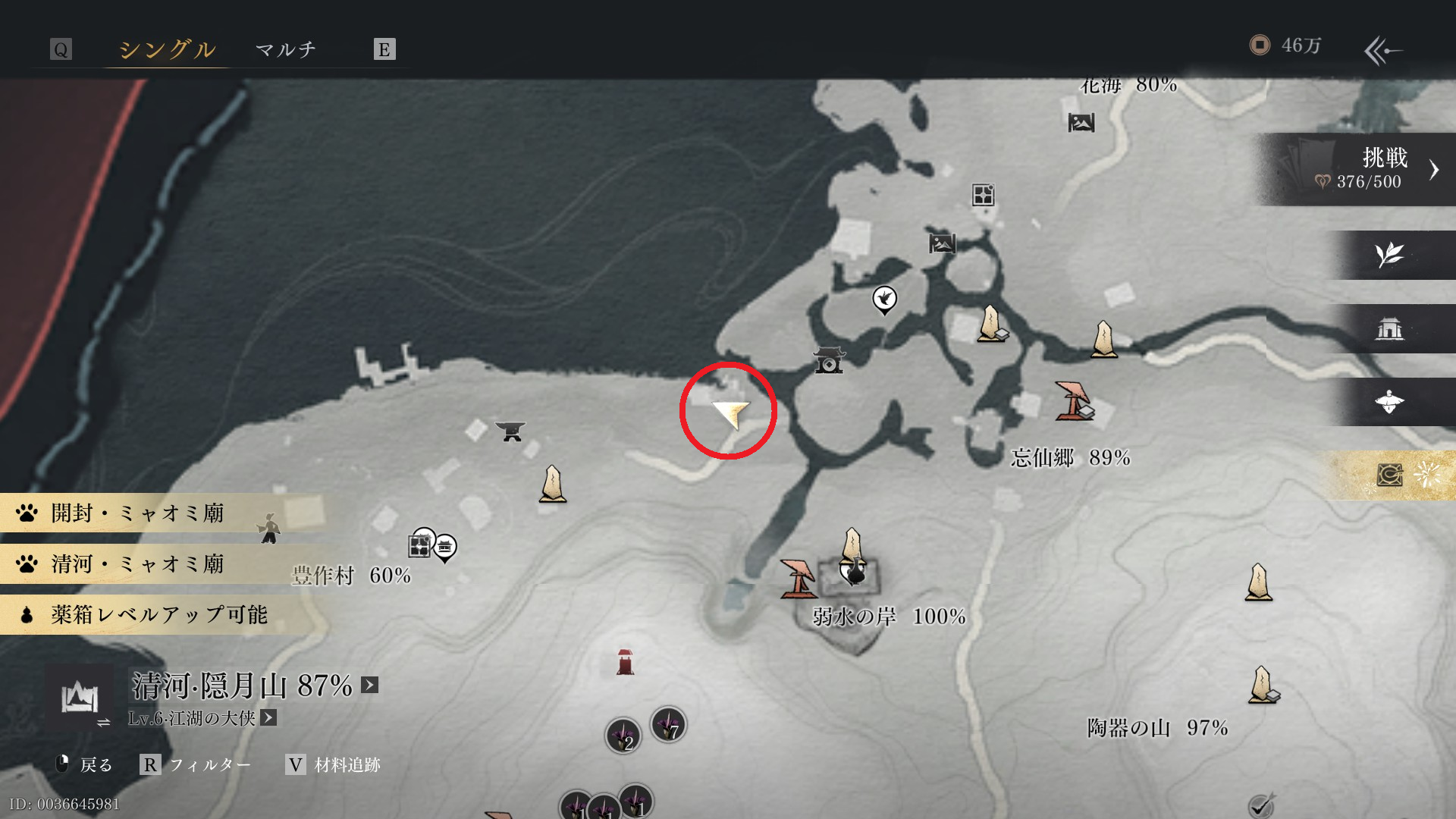Select the leaf sprig side button
Screen dimensions: 1456x819
click(x=1389, y=255)
